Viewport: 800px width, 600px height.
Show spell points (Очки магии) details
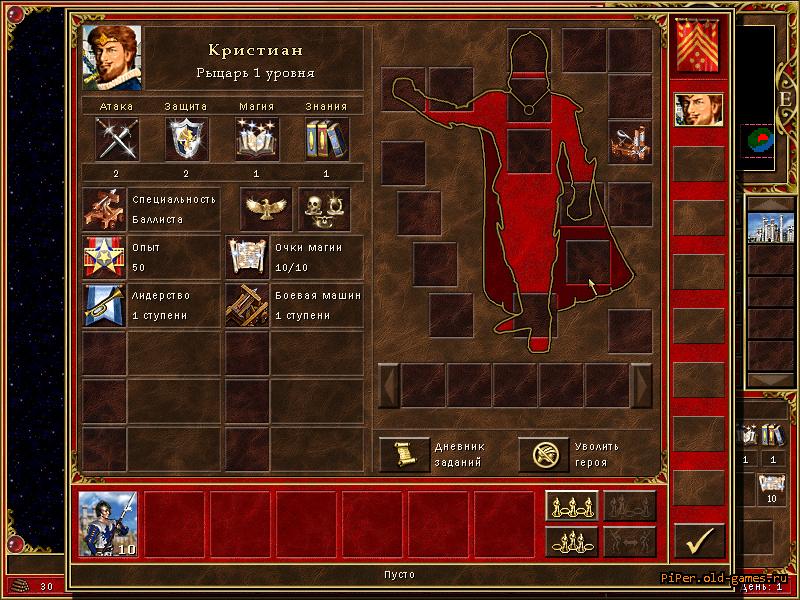[247, 257]
